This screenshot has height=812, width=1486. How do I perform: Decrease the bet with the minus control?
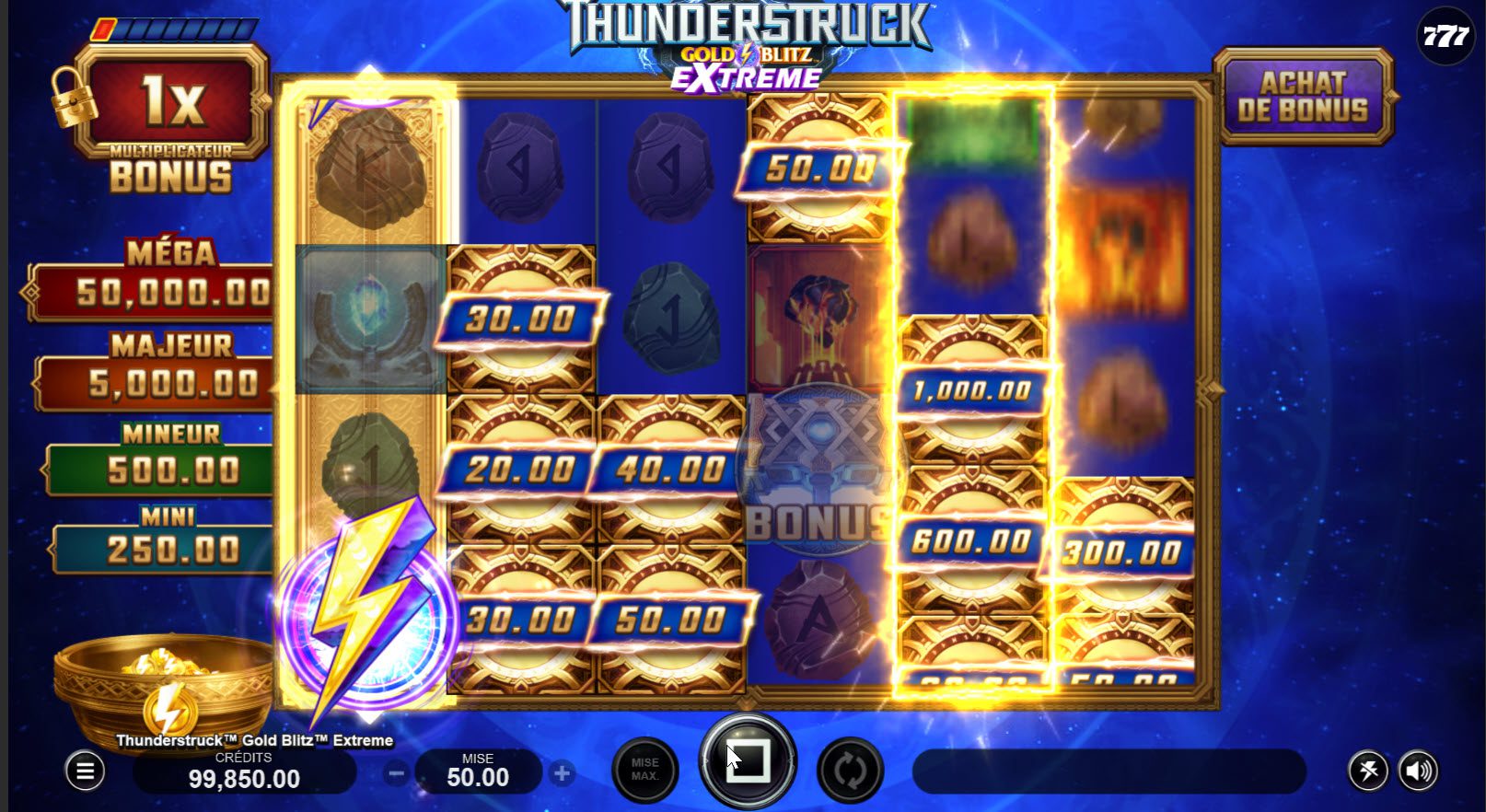coord(398,773)
